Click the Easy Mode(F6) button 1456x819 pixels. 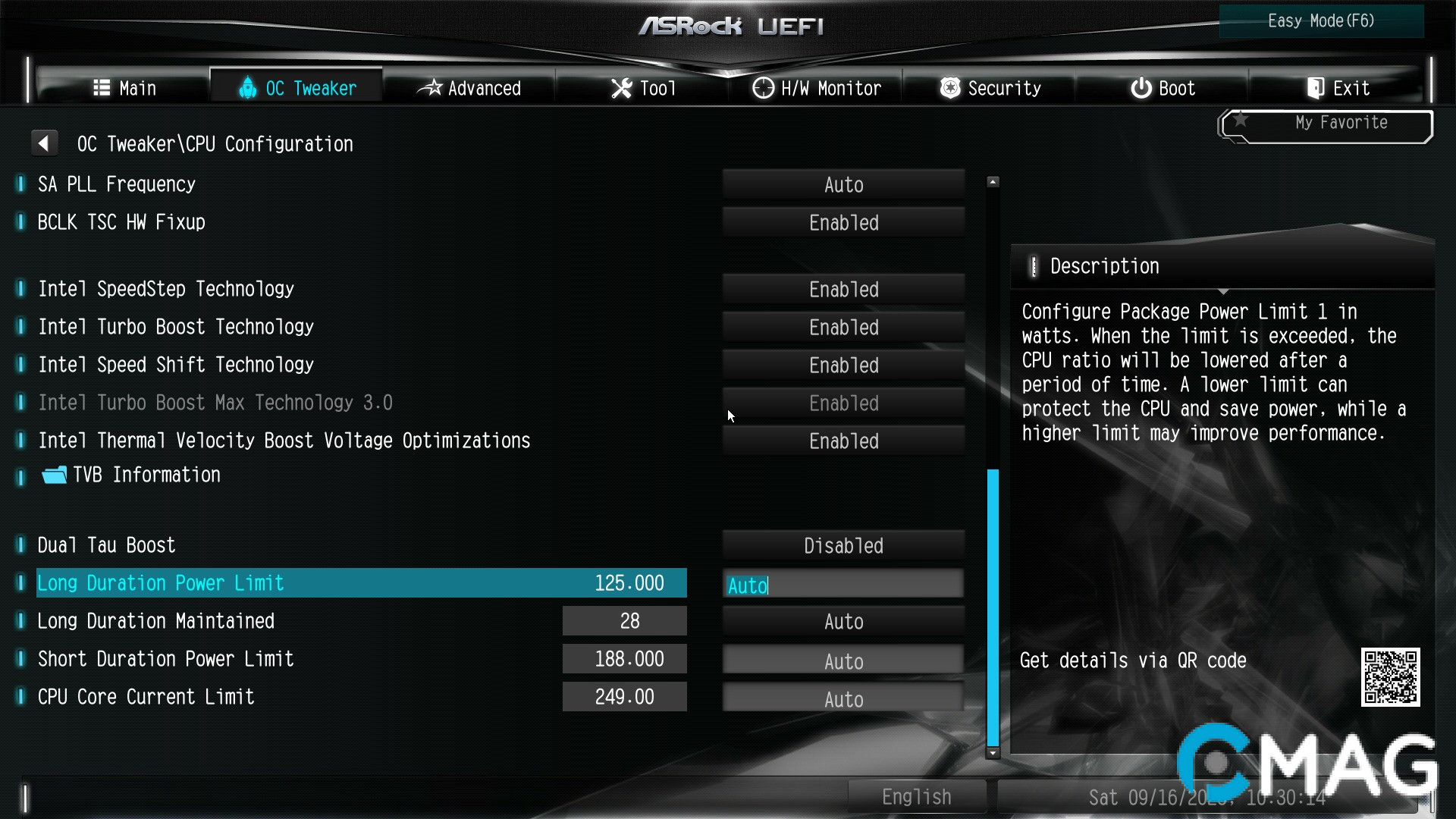[1321, 20]
